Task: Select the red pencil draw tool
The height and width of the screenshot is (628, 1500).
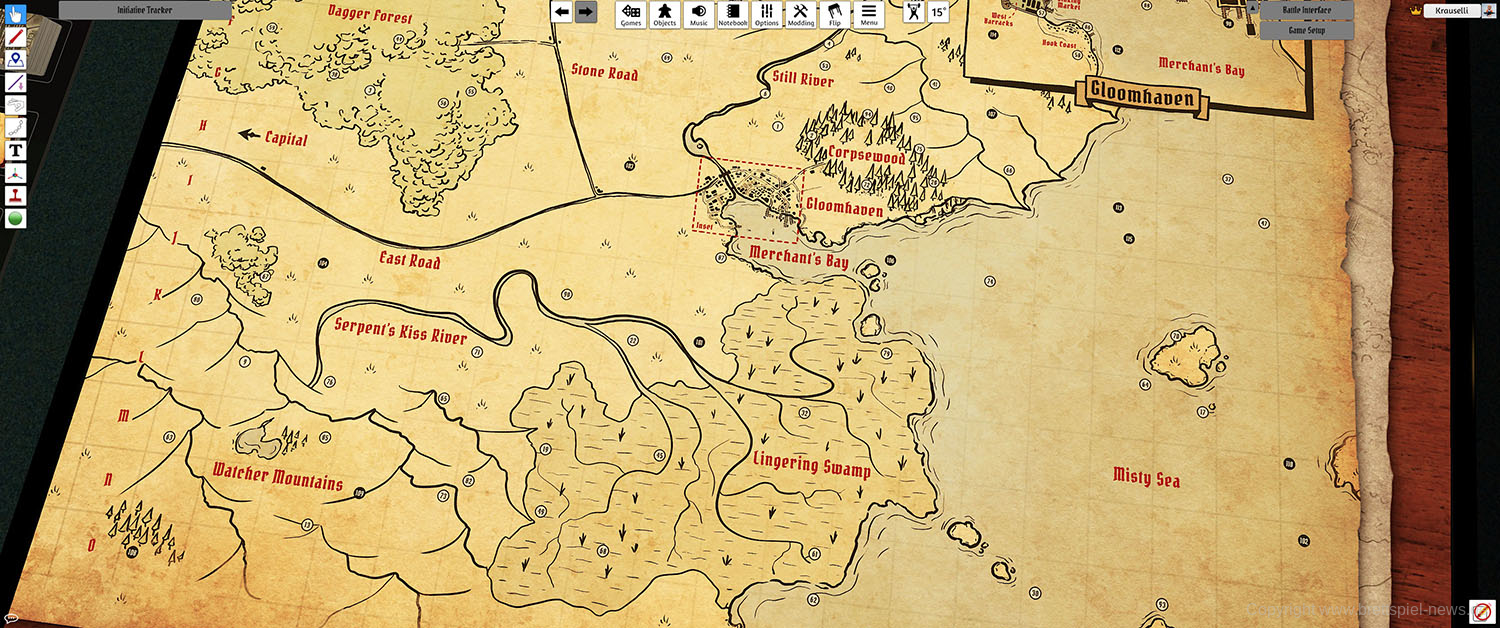Action: (16, 37)
